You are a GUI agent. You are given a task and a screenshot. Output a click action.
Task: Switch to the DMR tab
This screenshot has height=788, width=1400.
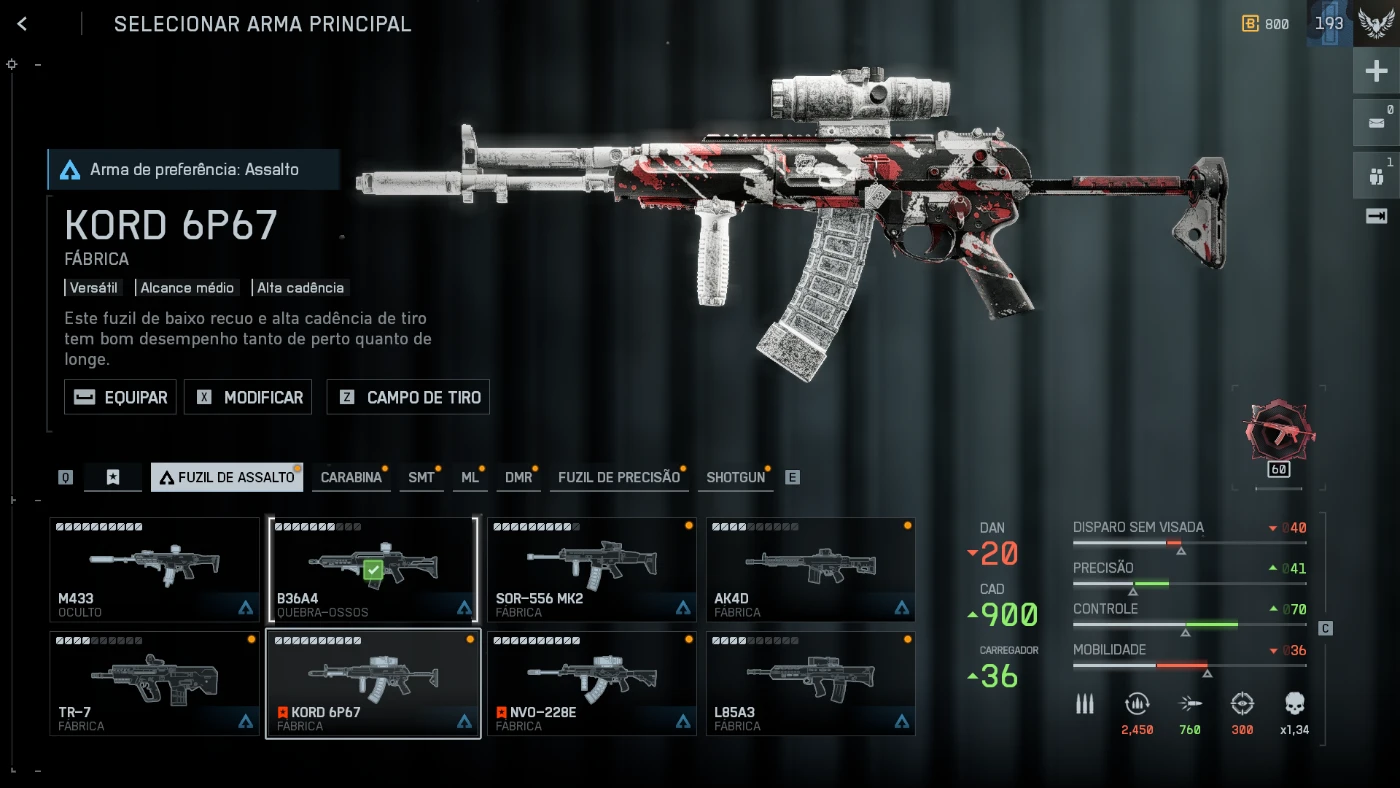tap(518, 477)
